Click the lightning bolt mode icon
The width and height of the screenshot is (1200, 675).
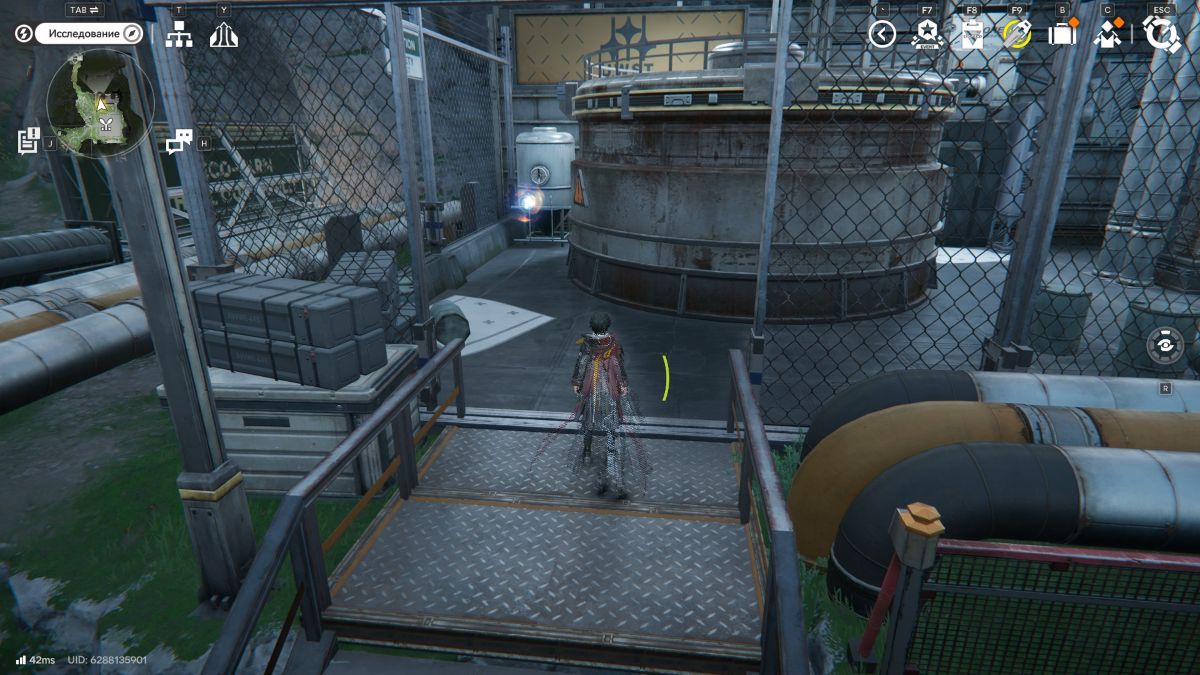pyautogui.click(x=24, y=34)
